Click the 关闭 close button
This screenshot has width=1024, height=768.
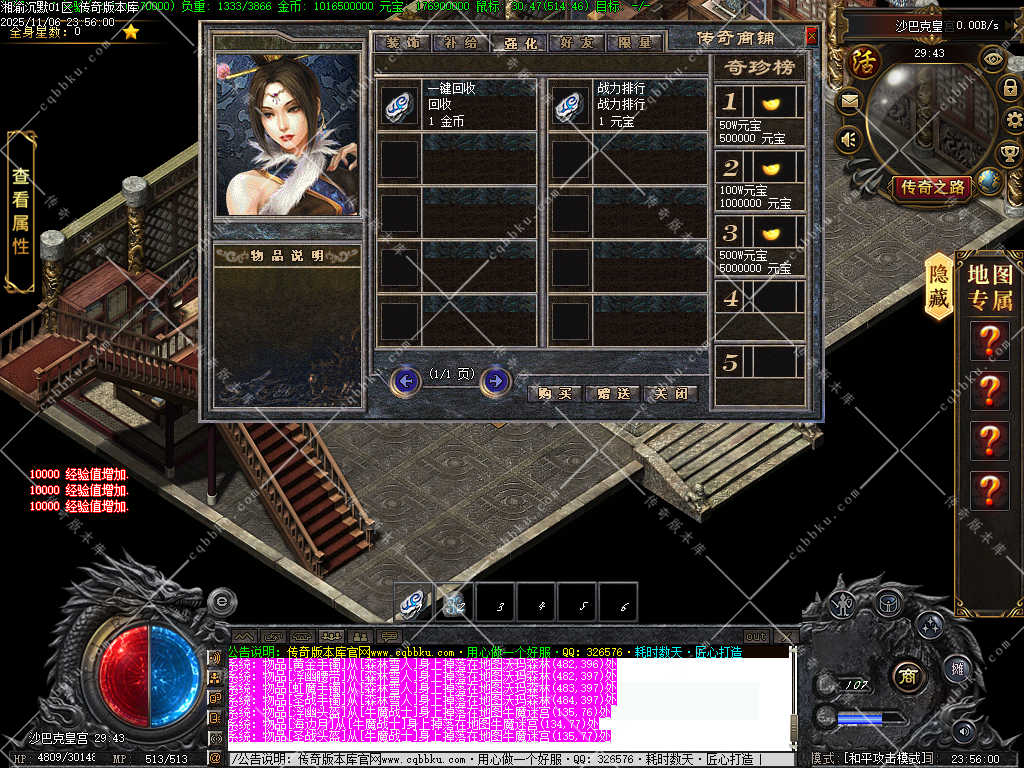pyautogui.click(x=670, y=393)
